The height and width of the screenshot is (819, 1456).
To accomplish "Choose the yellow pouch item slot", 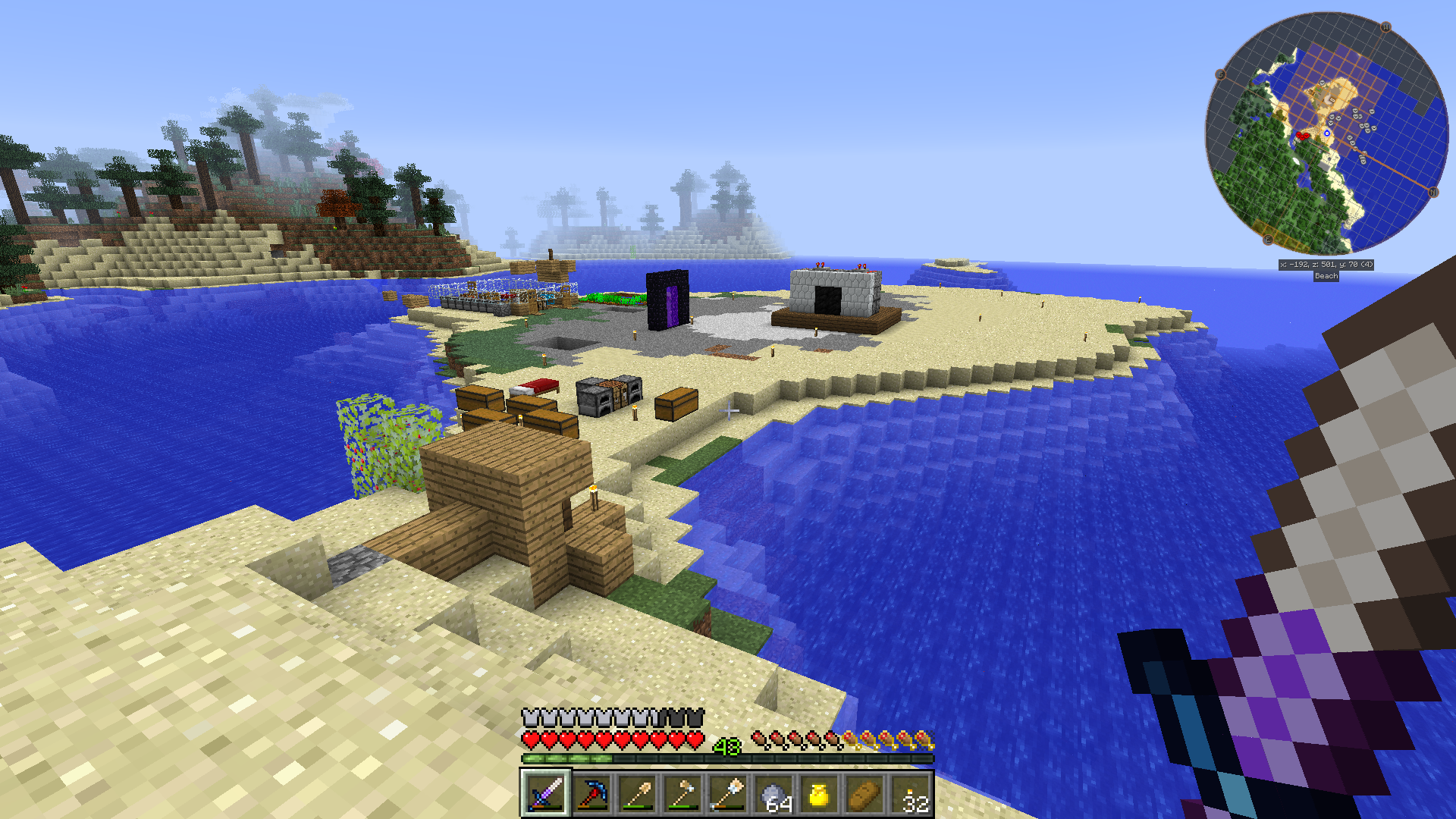I will click(x=820, y=794).
